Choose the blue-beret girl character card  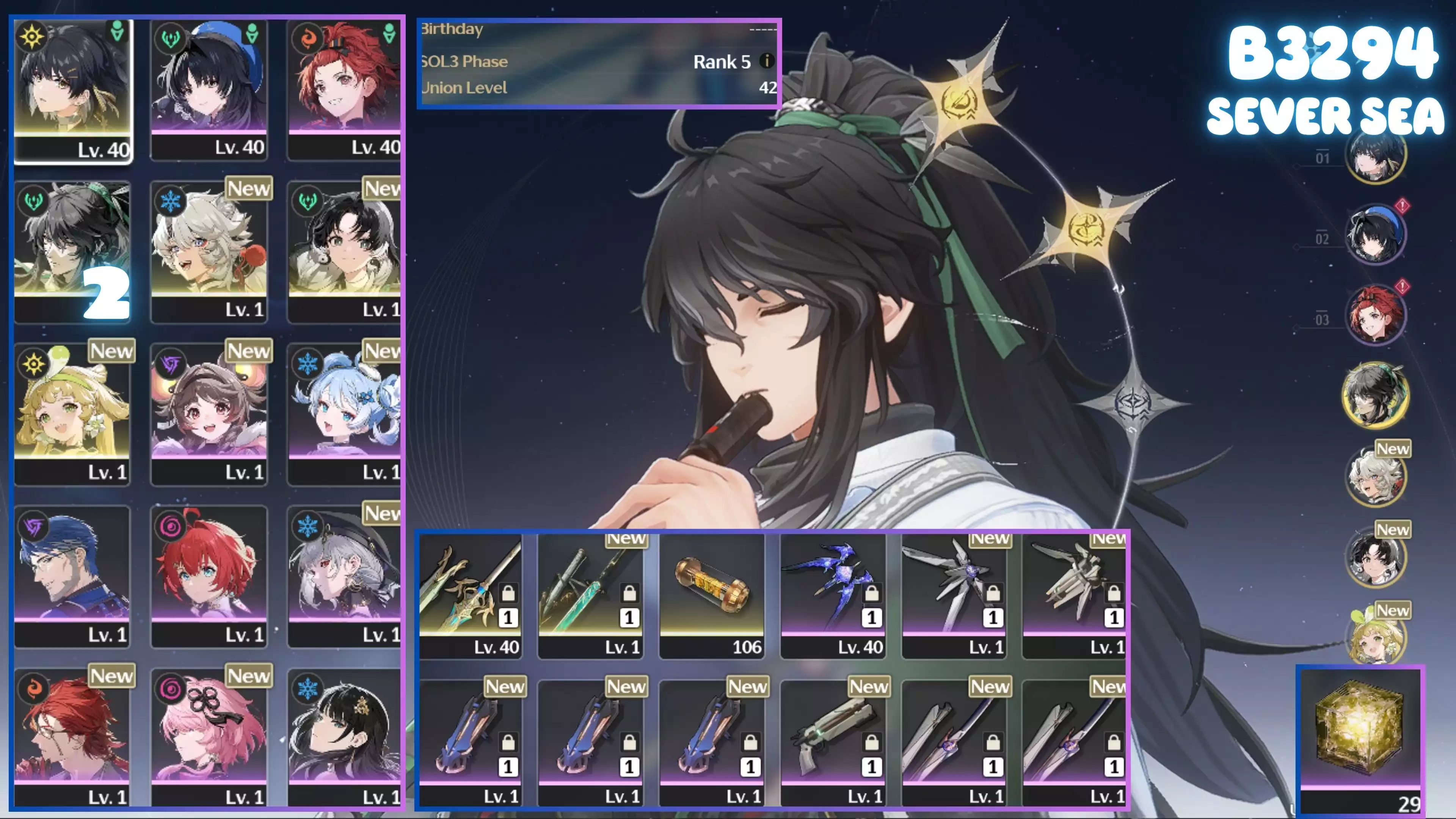(209, 91)
